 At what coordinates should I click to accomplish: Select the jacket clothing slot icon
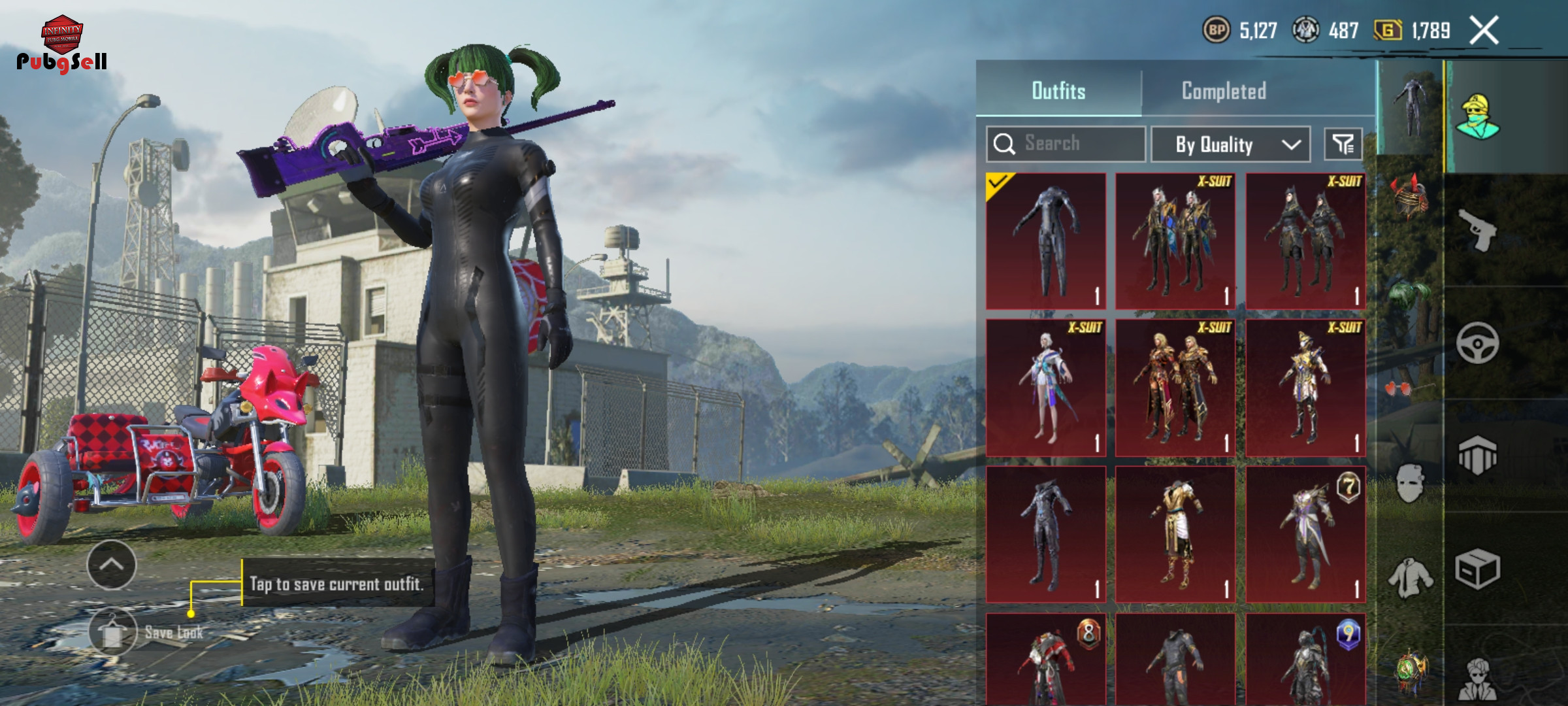click(1410, 578)
